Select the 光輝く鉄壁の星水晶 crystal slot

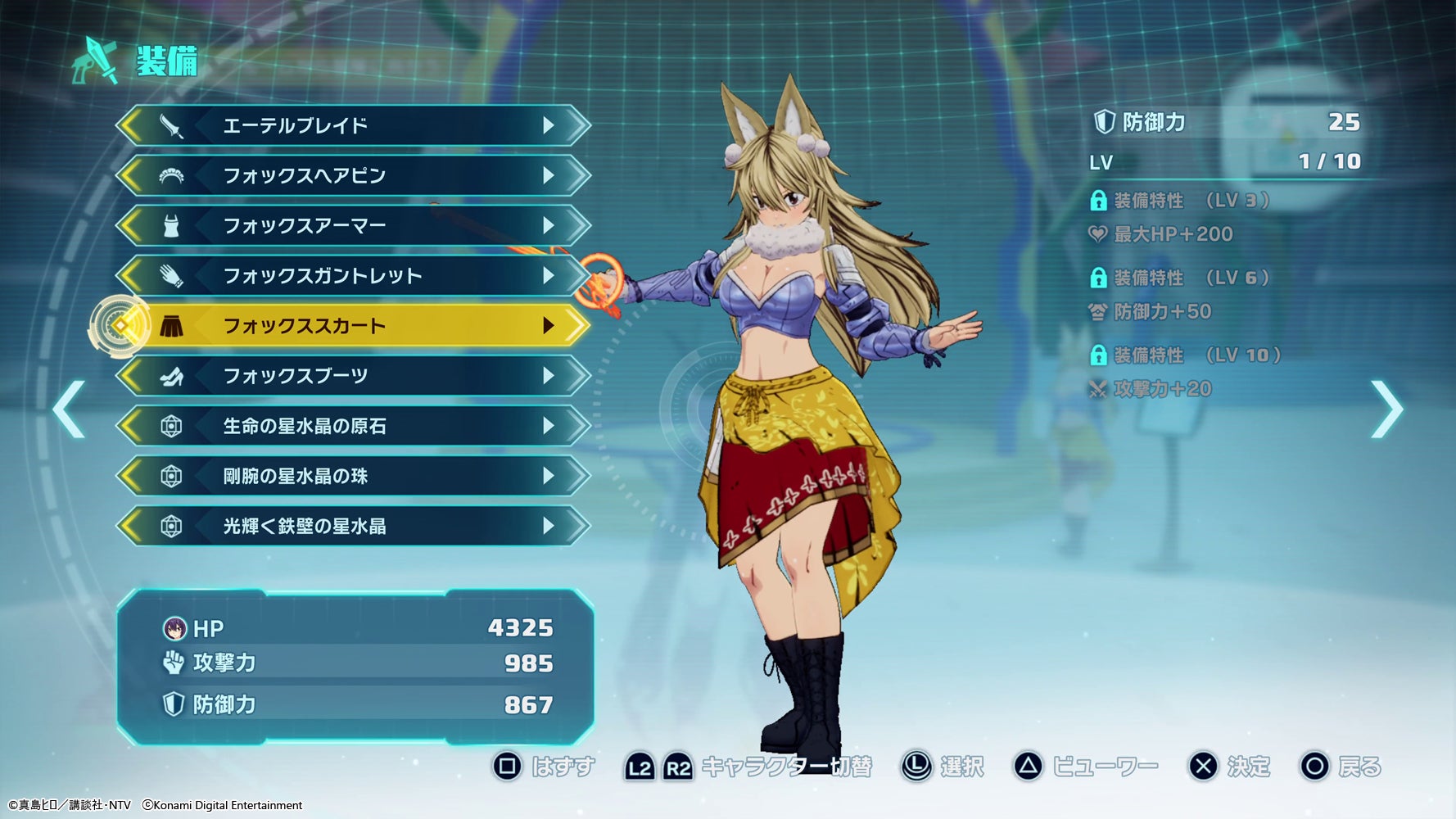point(352,526)
